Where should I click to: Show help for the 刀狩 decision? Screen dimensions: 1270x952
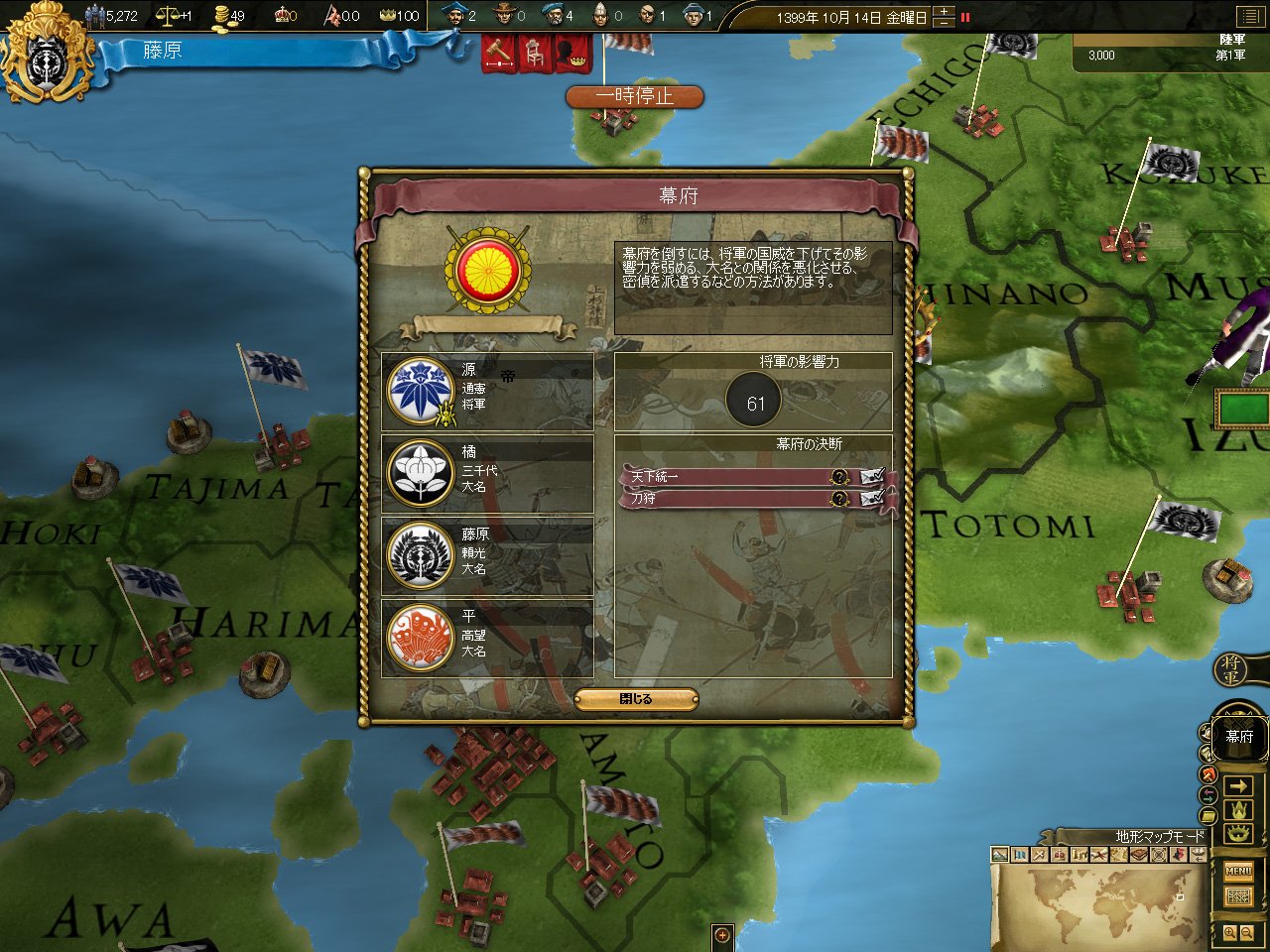[x=840, y=498]
